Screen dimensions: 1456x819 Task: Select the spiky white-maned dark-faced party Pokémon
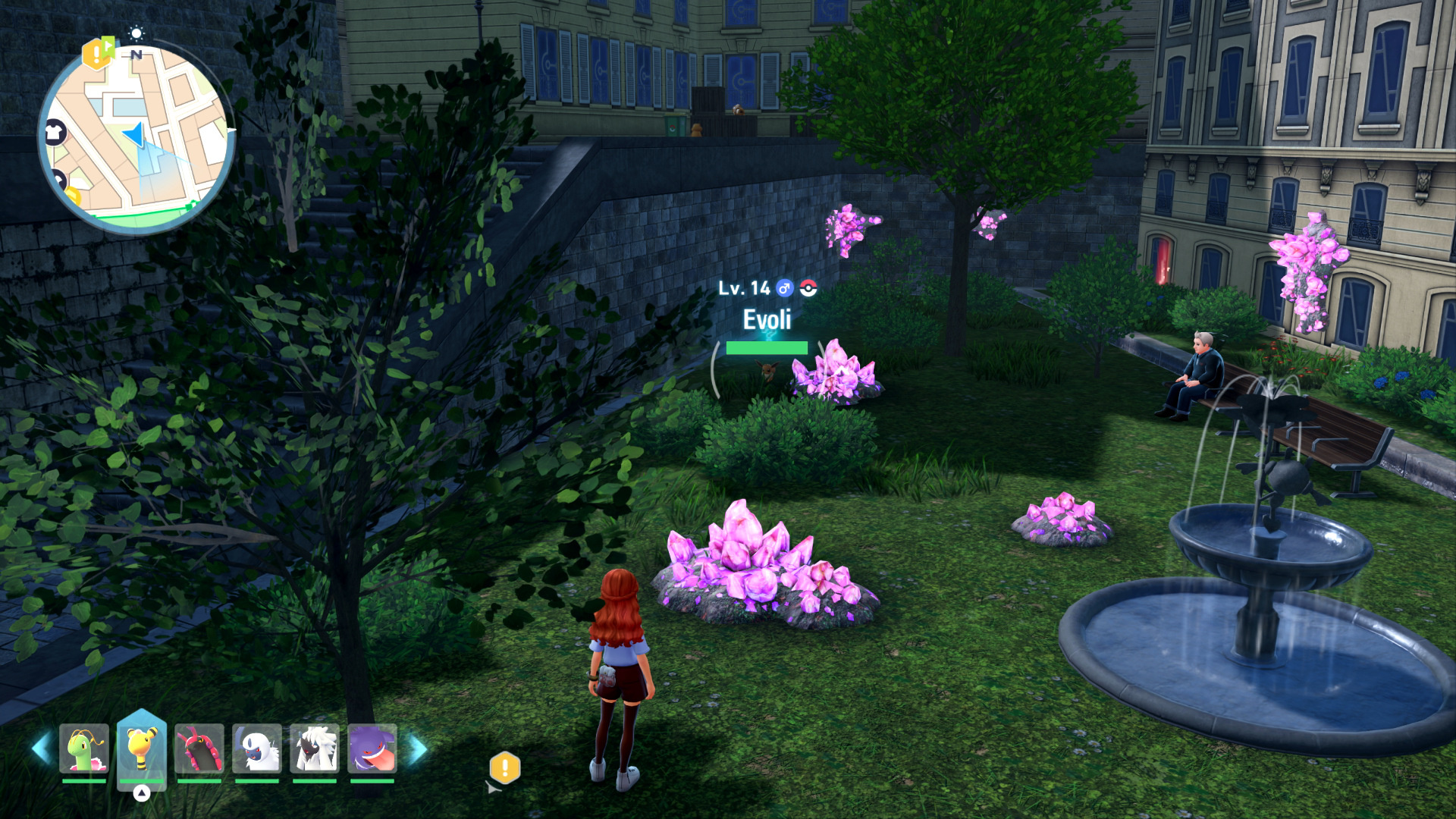coord(315,749)
